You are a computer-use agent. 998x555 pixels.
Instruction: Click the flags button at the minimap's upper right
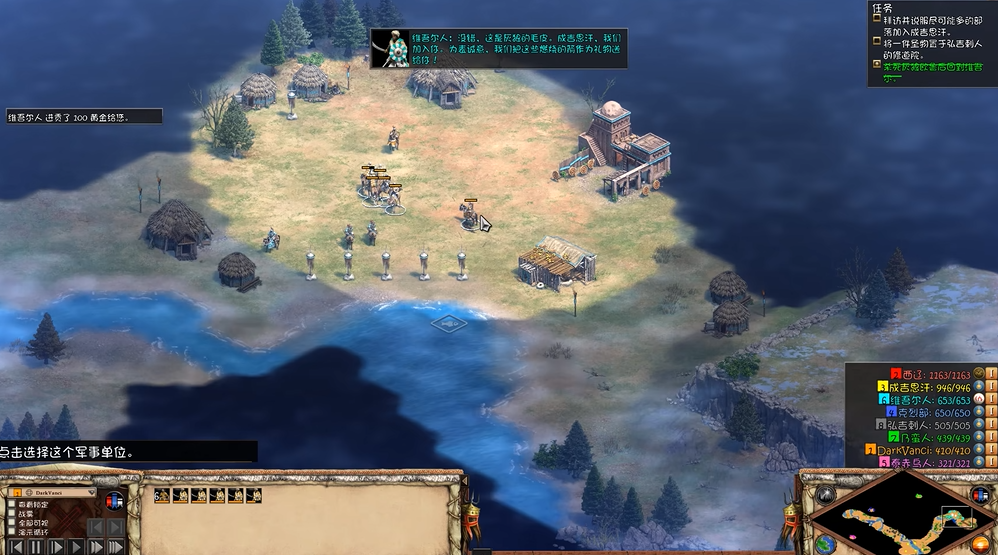click(x=980, y=496)
